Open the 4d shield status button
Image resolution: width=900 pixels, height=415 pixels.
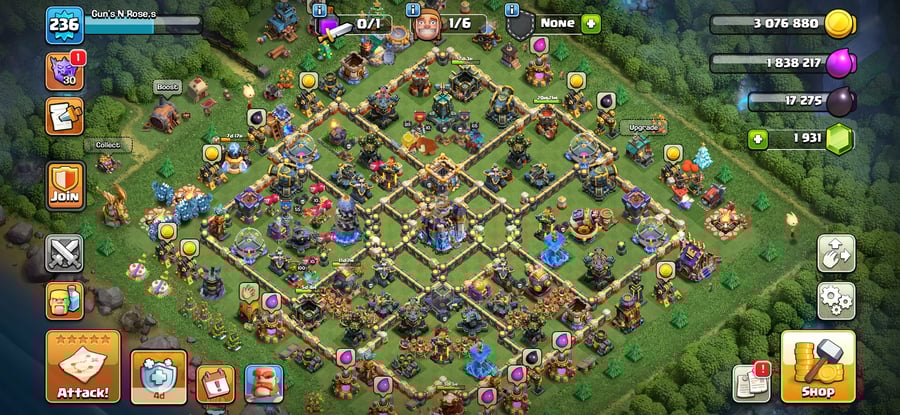click(x=159, y=378)
